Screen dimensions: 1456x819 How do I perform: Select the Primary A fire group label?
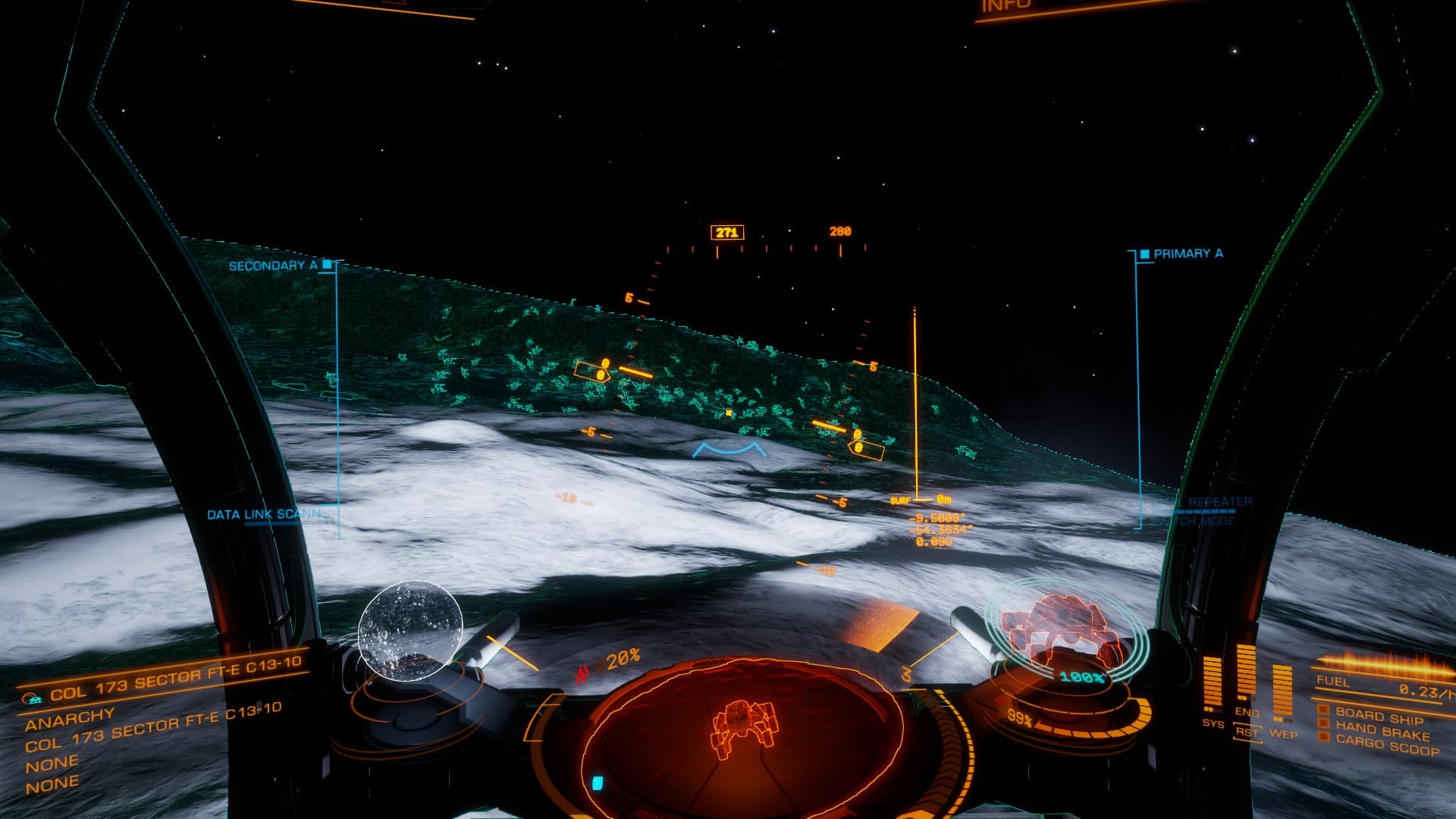(1188, 254)
